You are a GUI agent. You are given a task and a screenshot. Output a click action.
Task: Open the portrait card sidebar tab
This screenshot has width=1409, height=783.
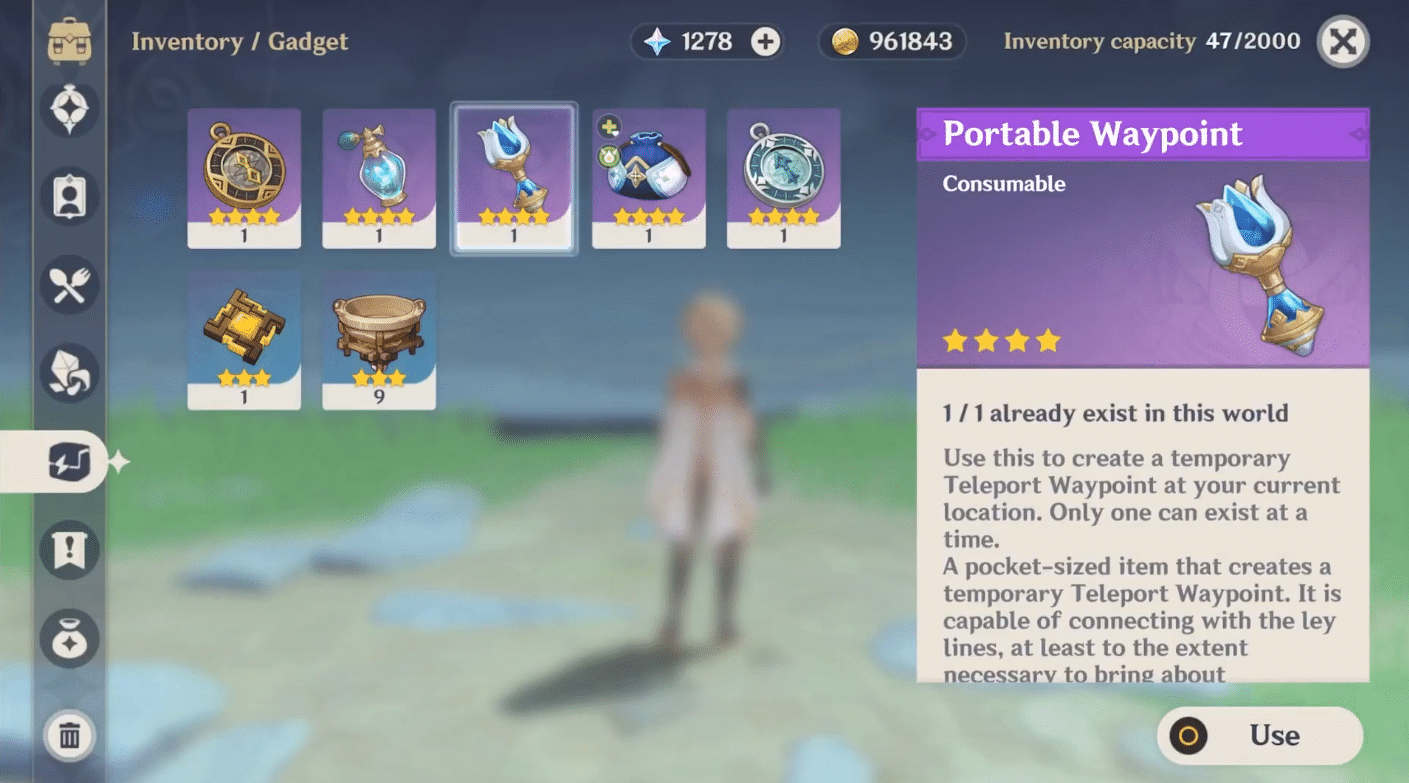[x=70, y=196]
